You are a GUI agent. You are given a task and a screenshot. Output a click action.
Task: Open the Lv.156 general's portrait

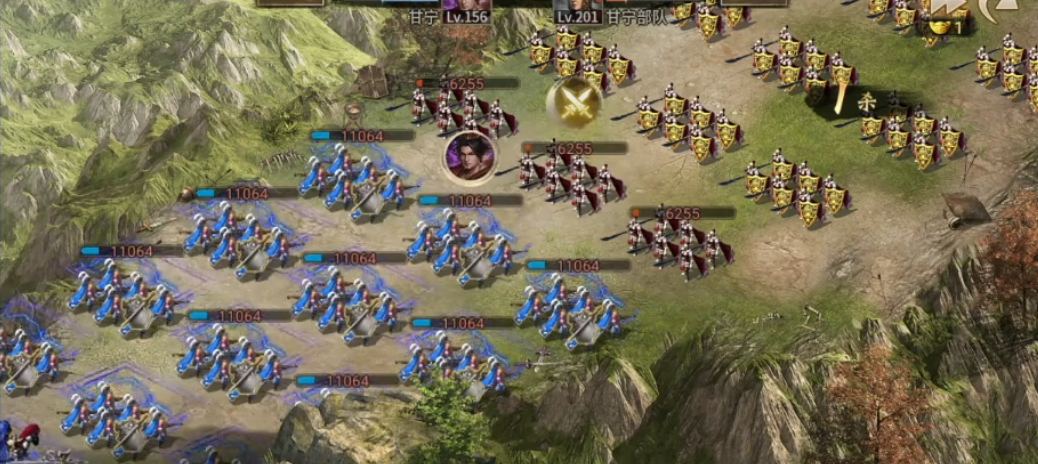coord(465,4)
